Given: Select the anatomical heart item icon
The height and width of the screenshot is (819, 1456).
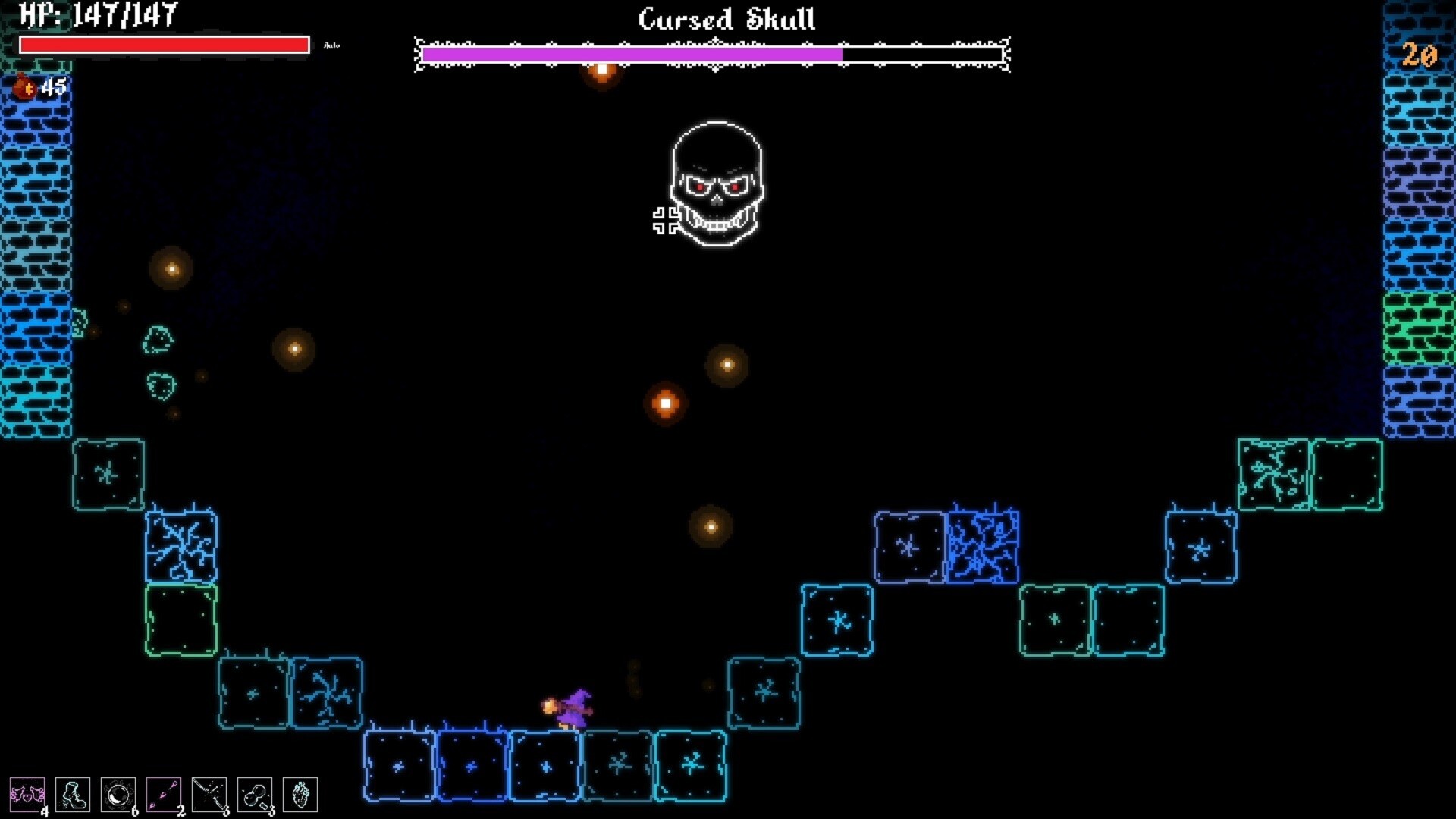Looking at the screenshot, I should (300, 794).
